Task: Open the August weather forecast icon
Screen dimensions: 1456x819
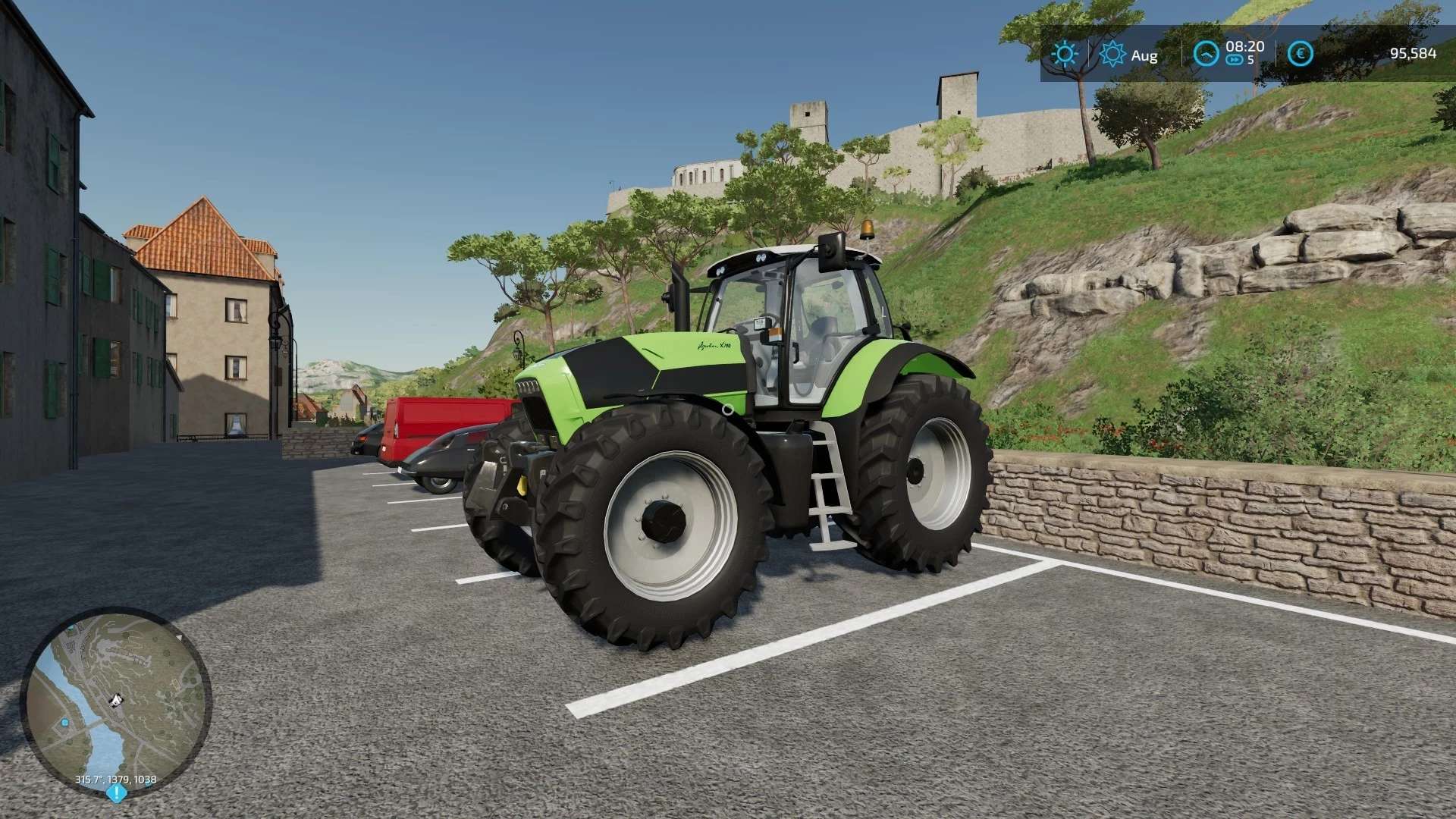Action: [1112, 54]
